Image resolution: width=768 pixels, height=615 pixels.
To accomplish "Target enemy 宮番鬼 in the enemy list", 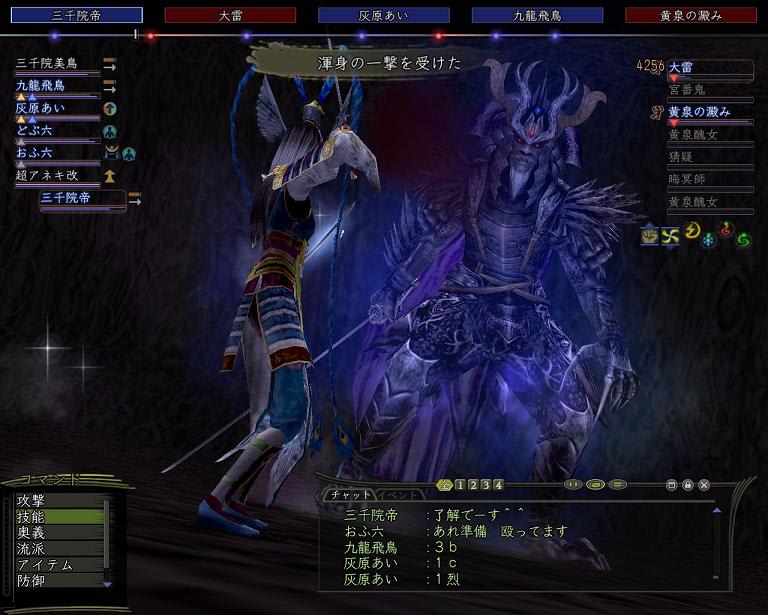I will click(687, 90).
